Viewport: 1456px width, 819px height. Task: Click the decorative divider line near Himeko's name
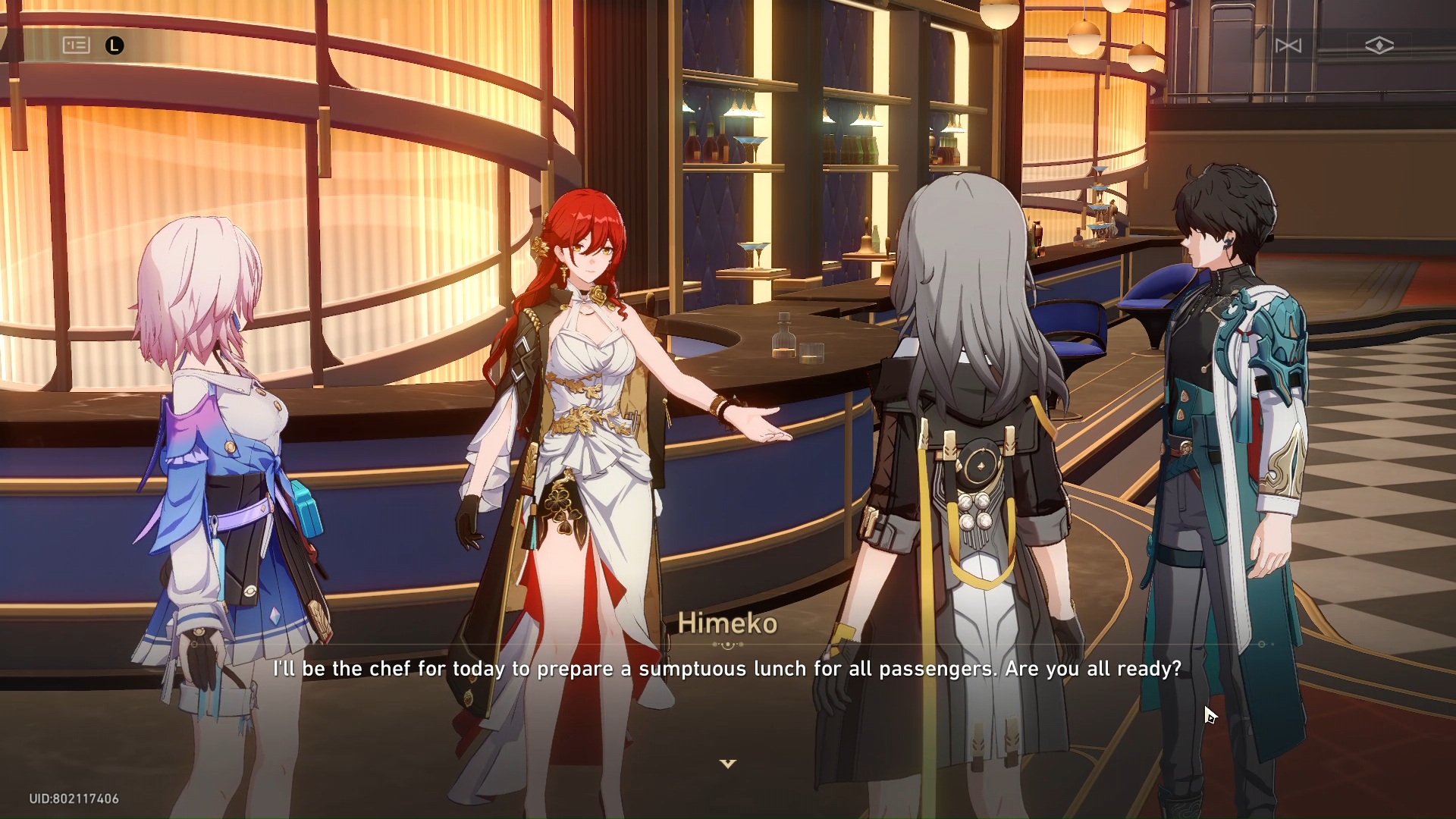click(730, 643)
